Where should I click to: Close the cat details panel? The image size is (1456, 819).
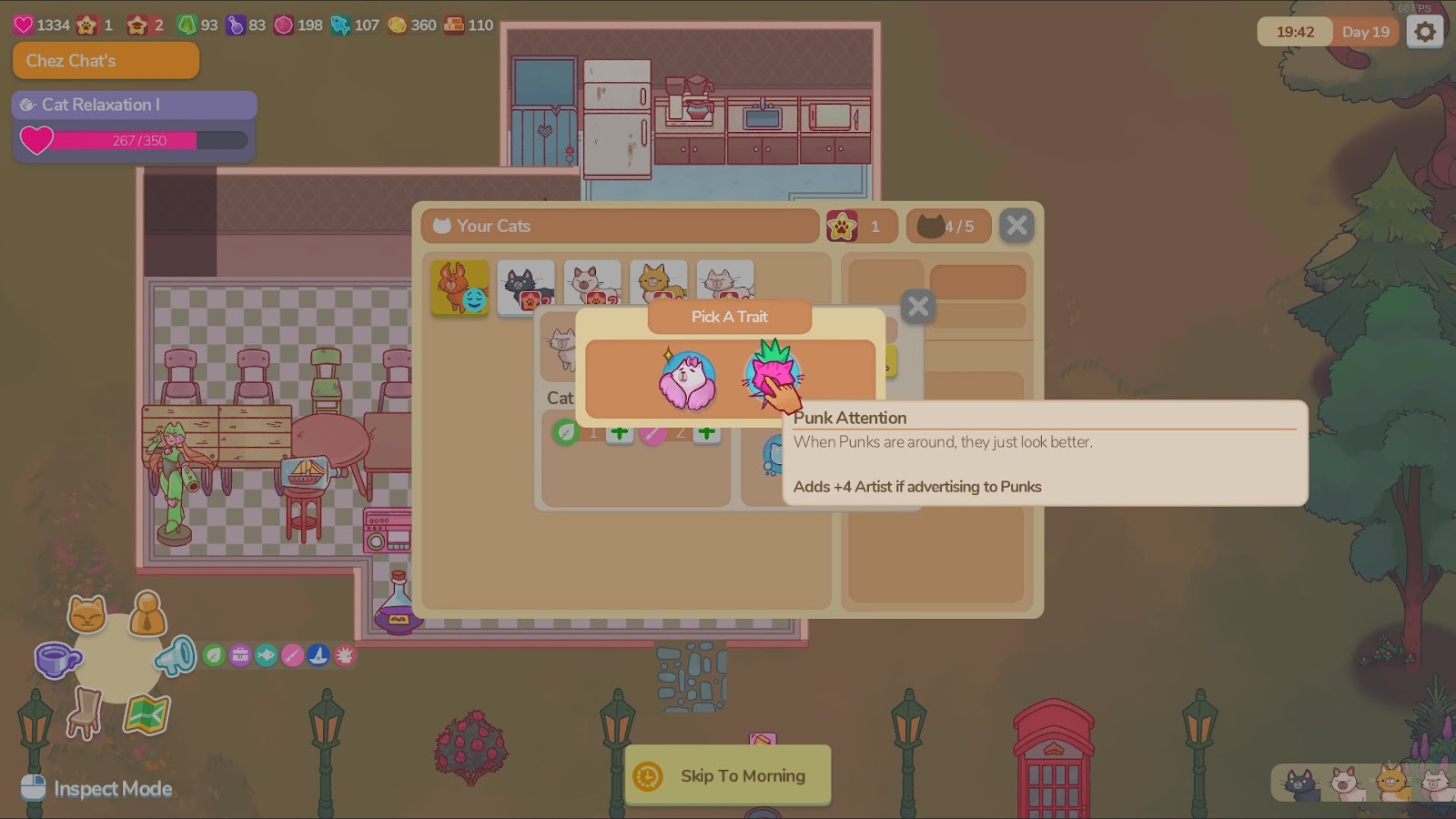tap(918, 307)
